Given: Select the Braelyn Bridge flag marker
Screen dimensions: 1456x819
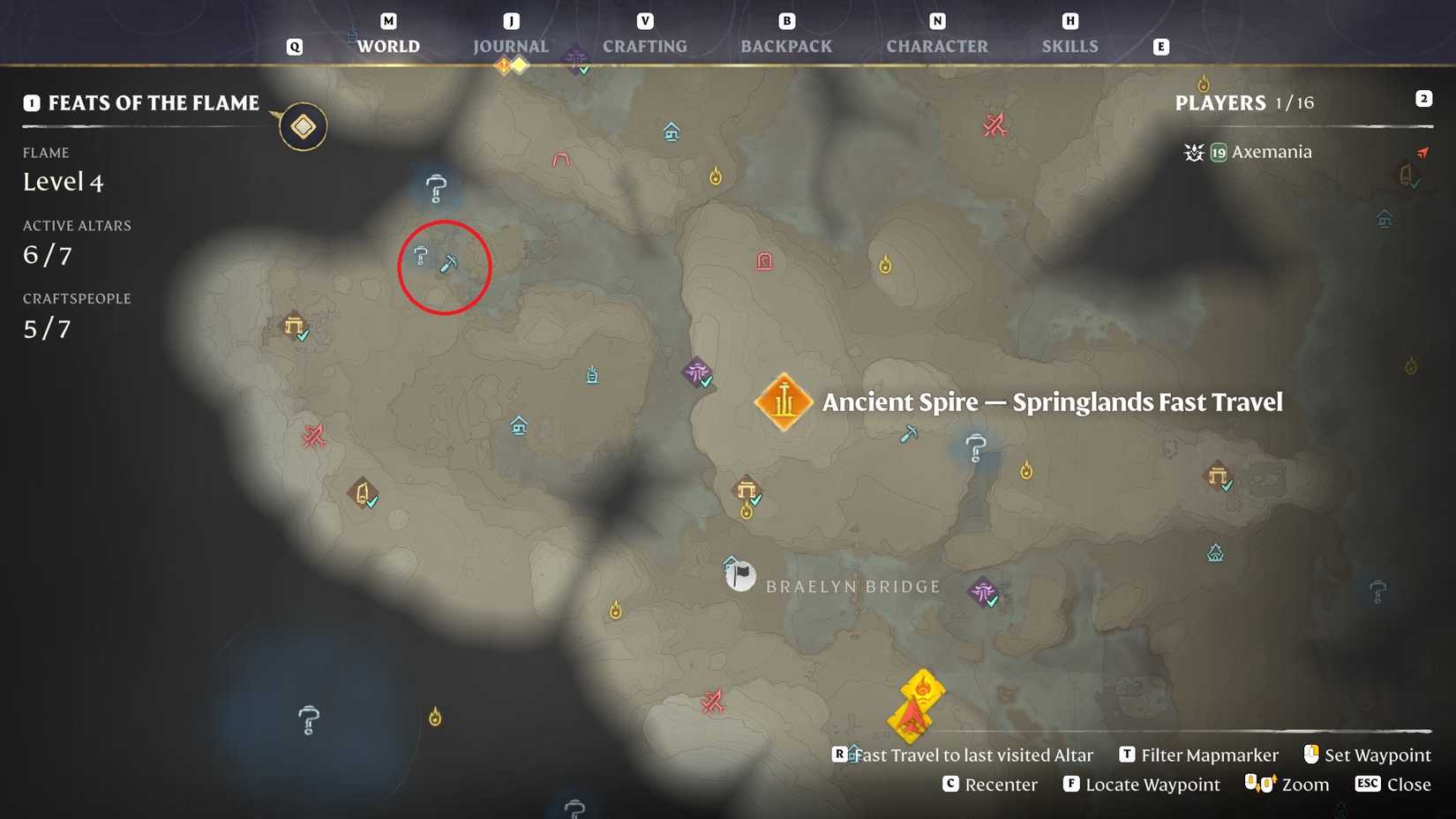Looking at the screenshot, I should [x=739, y=575].
